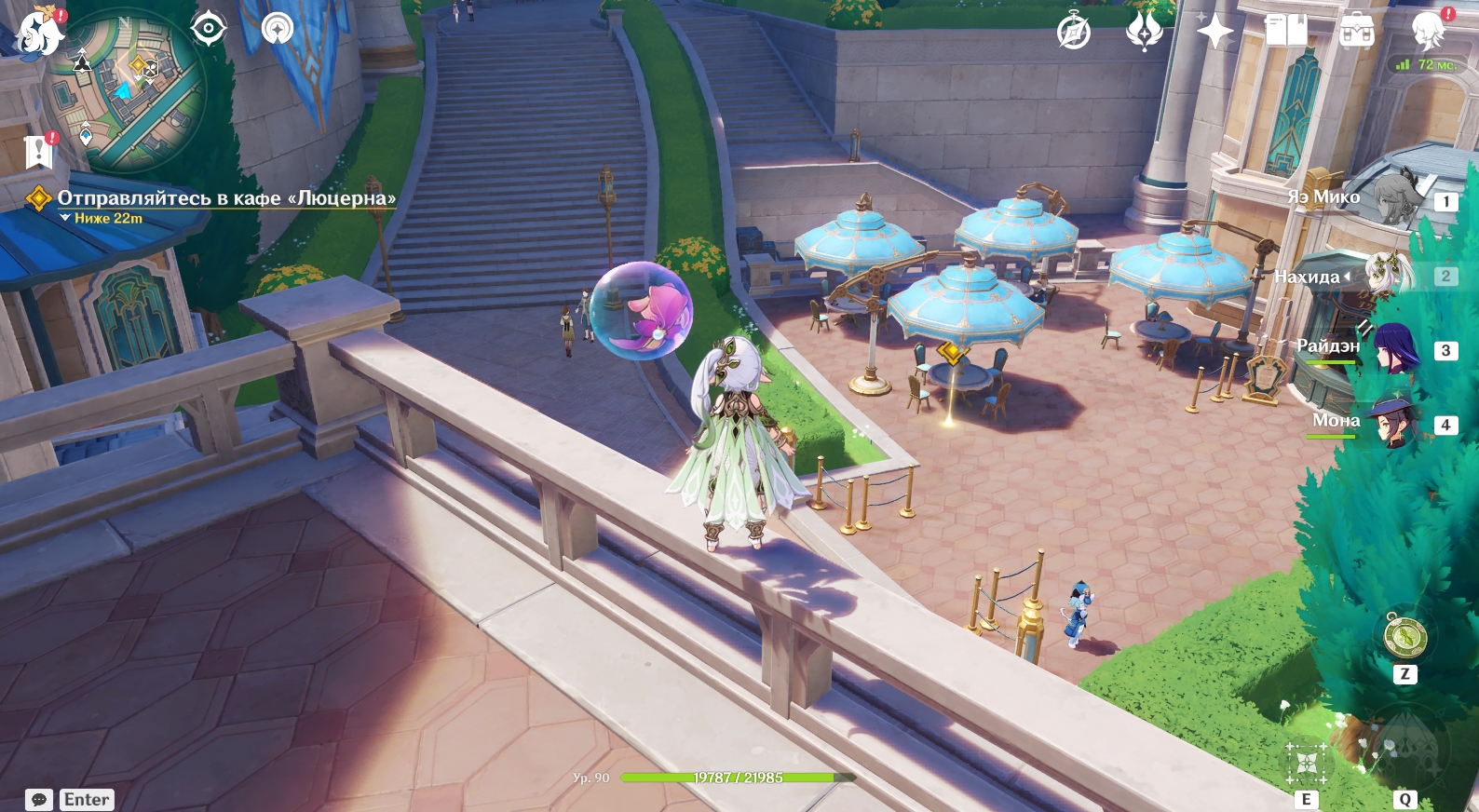The width and height of the screenshot is (1479, 812).
Task: Open the quest log exclamation bookmark
Action: pyautogui.click(x=38, y=151)
